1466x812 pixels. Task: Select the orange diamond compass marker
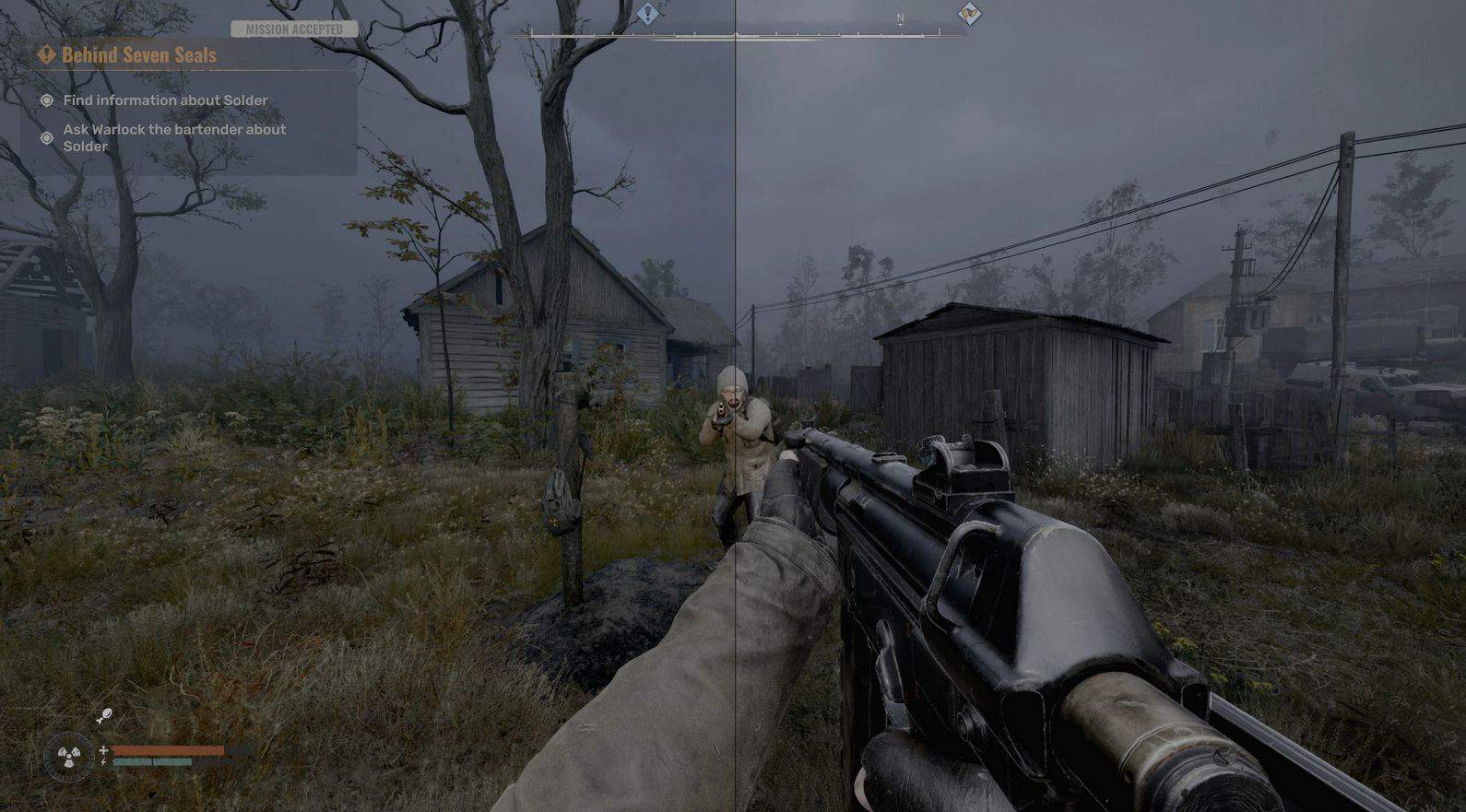969,14
